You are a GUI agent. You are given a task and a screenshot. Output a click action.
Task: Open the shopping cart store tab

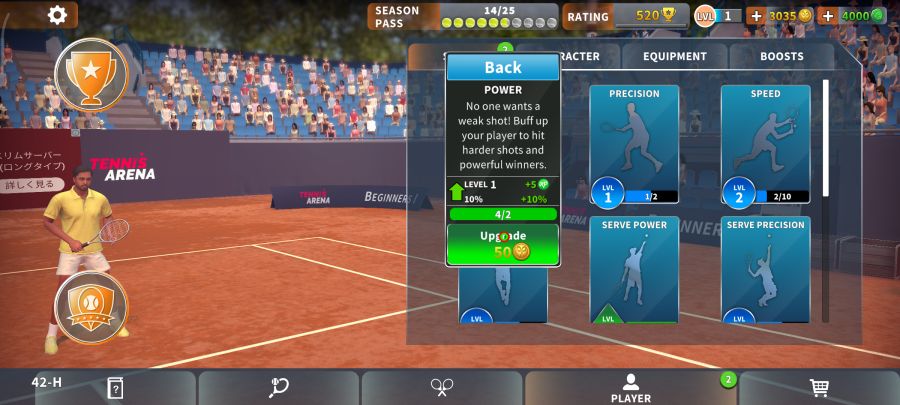coord(819,388)
